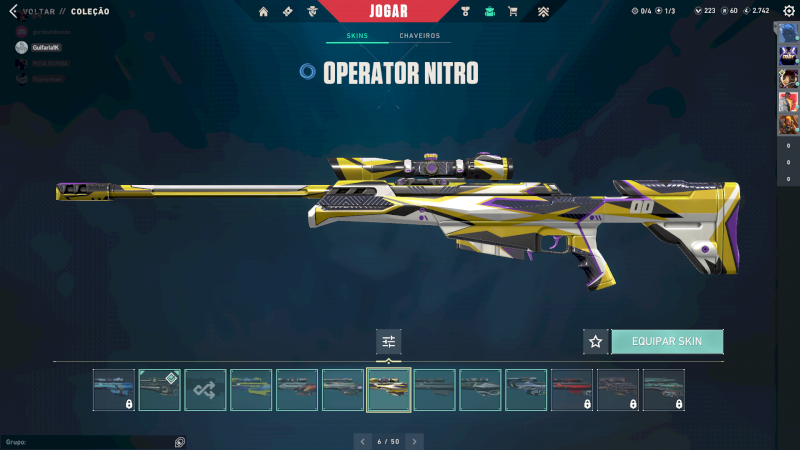800x450 pixels.
Task: Select friend Guifaria9K in the party list
Action: [45, 47]
